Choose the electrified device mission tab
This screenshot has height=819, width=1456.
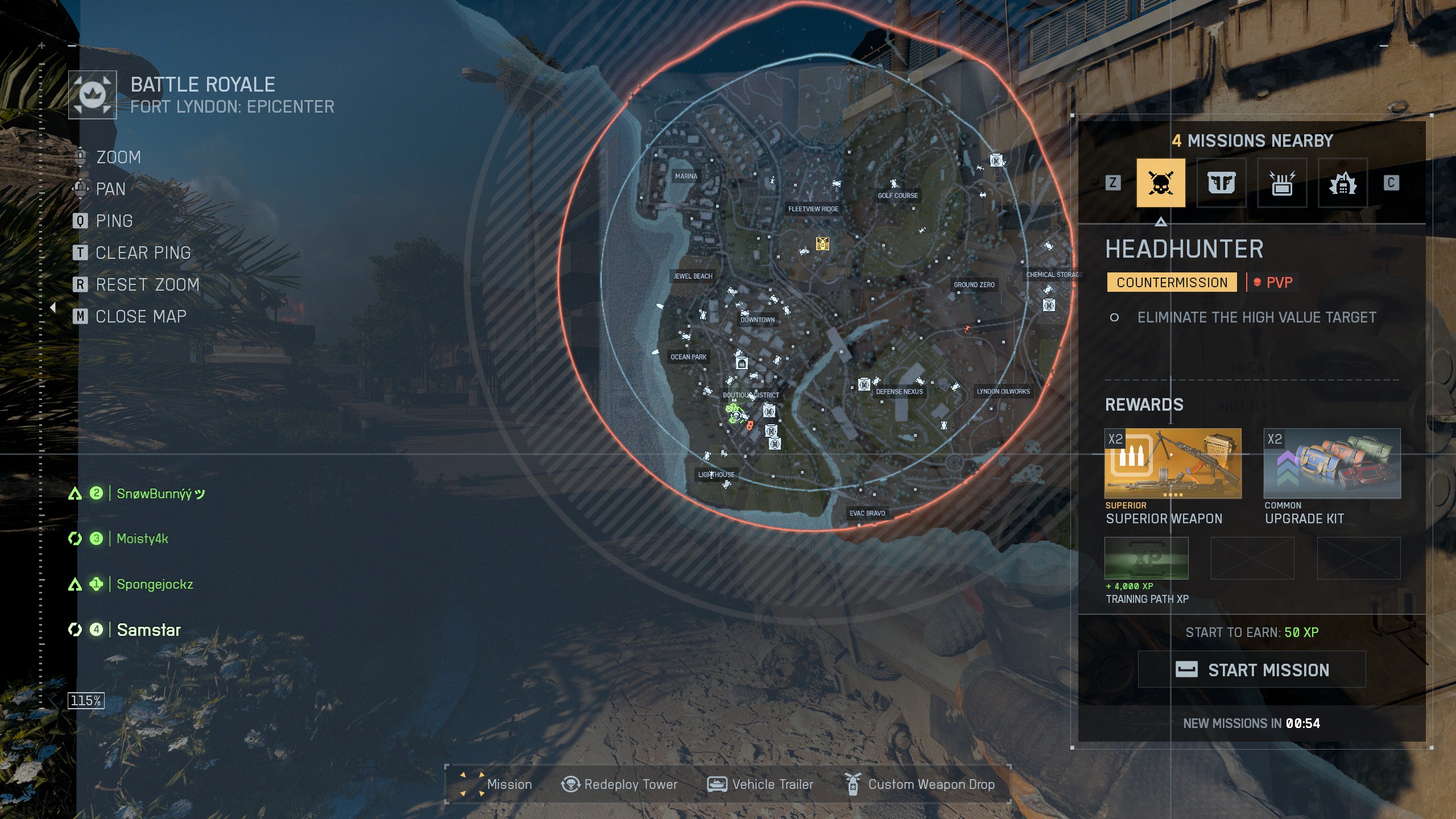[1282, 183]
